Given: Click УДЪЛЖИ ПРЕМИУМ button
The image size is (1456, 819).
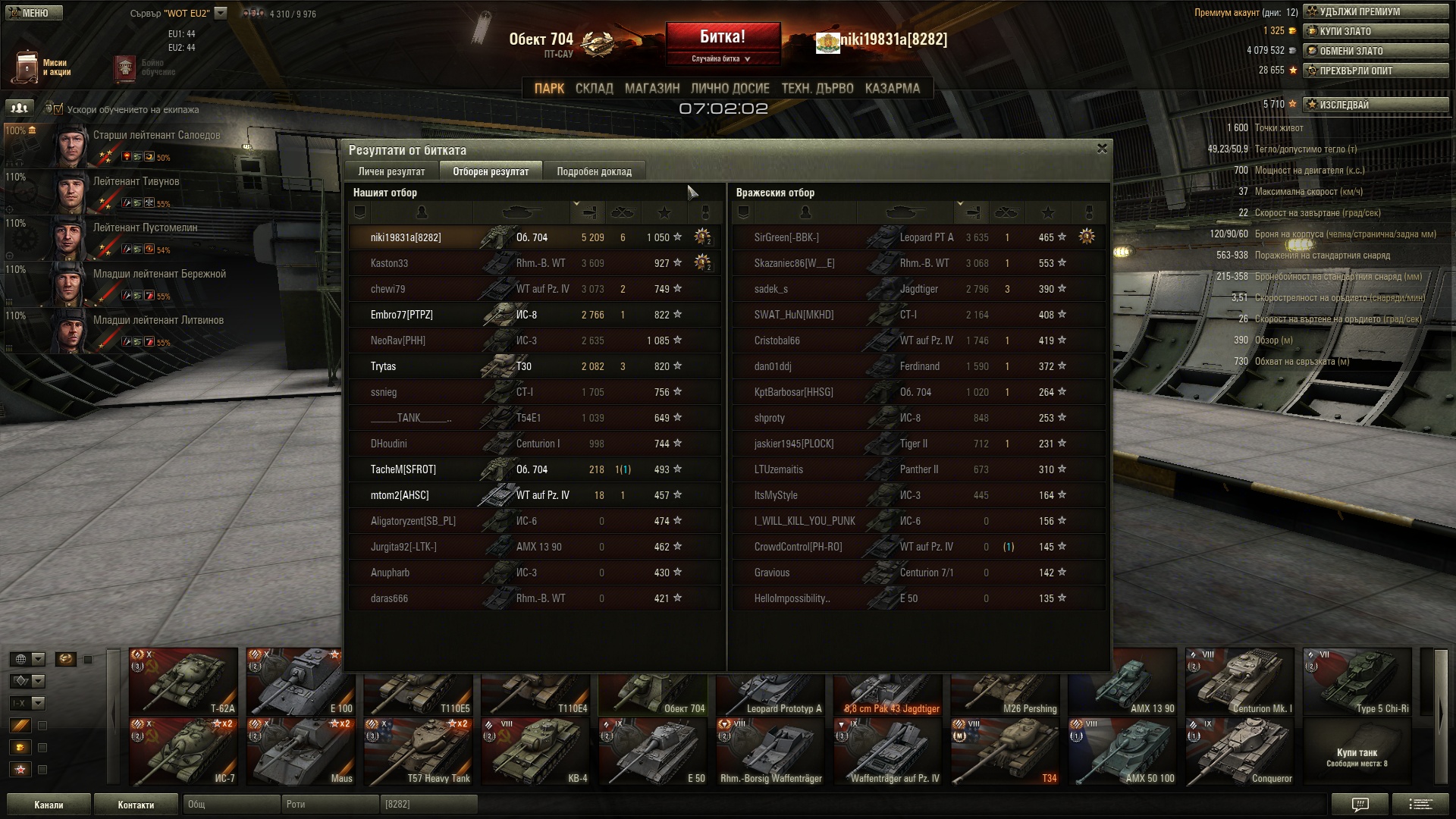Looking at the screenshot, I should coord(1375,11).
